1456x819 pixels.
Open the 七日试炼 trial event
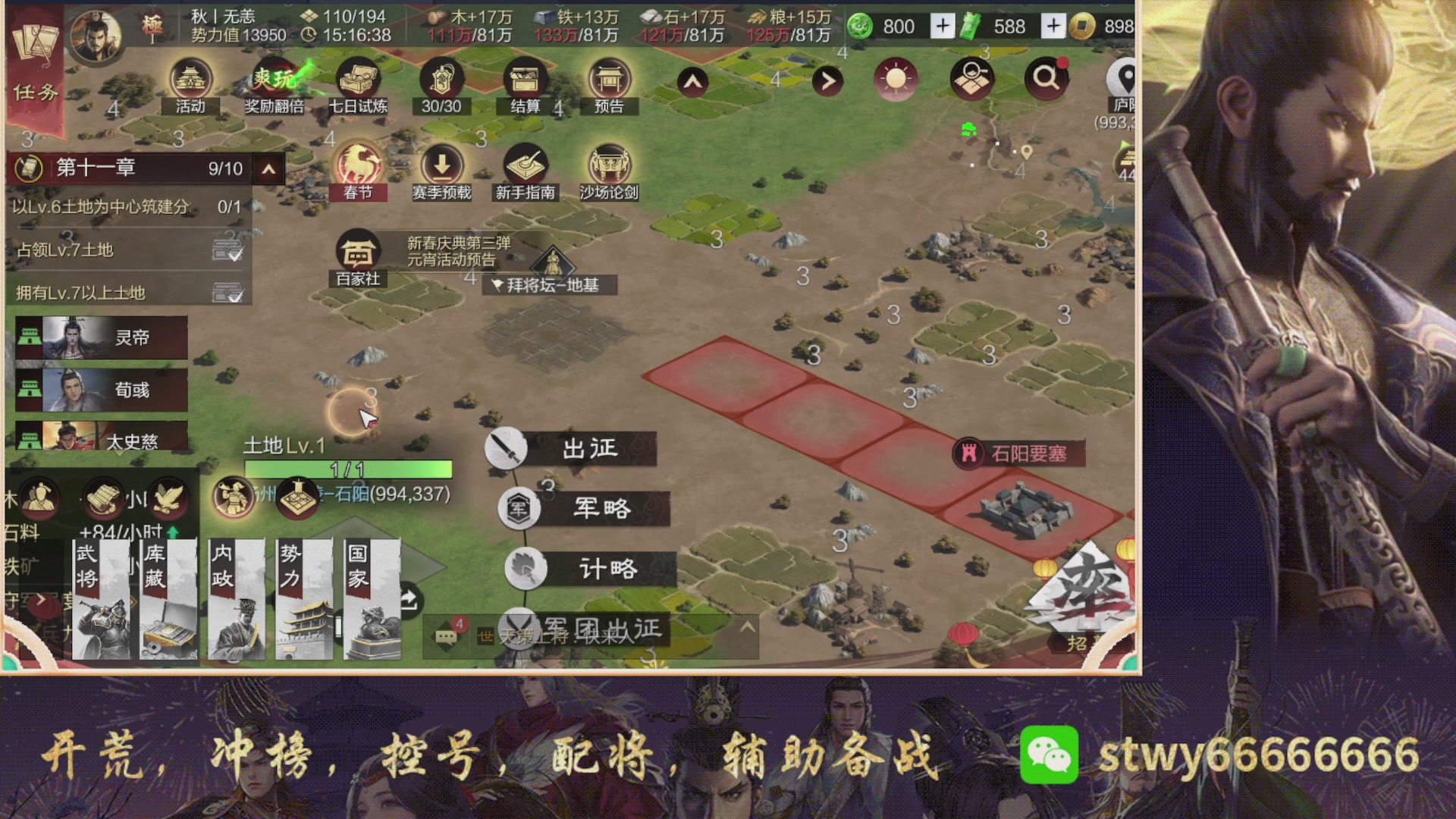[359, 78]
